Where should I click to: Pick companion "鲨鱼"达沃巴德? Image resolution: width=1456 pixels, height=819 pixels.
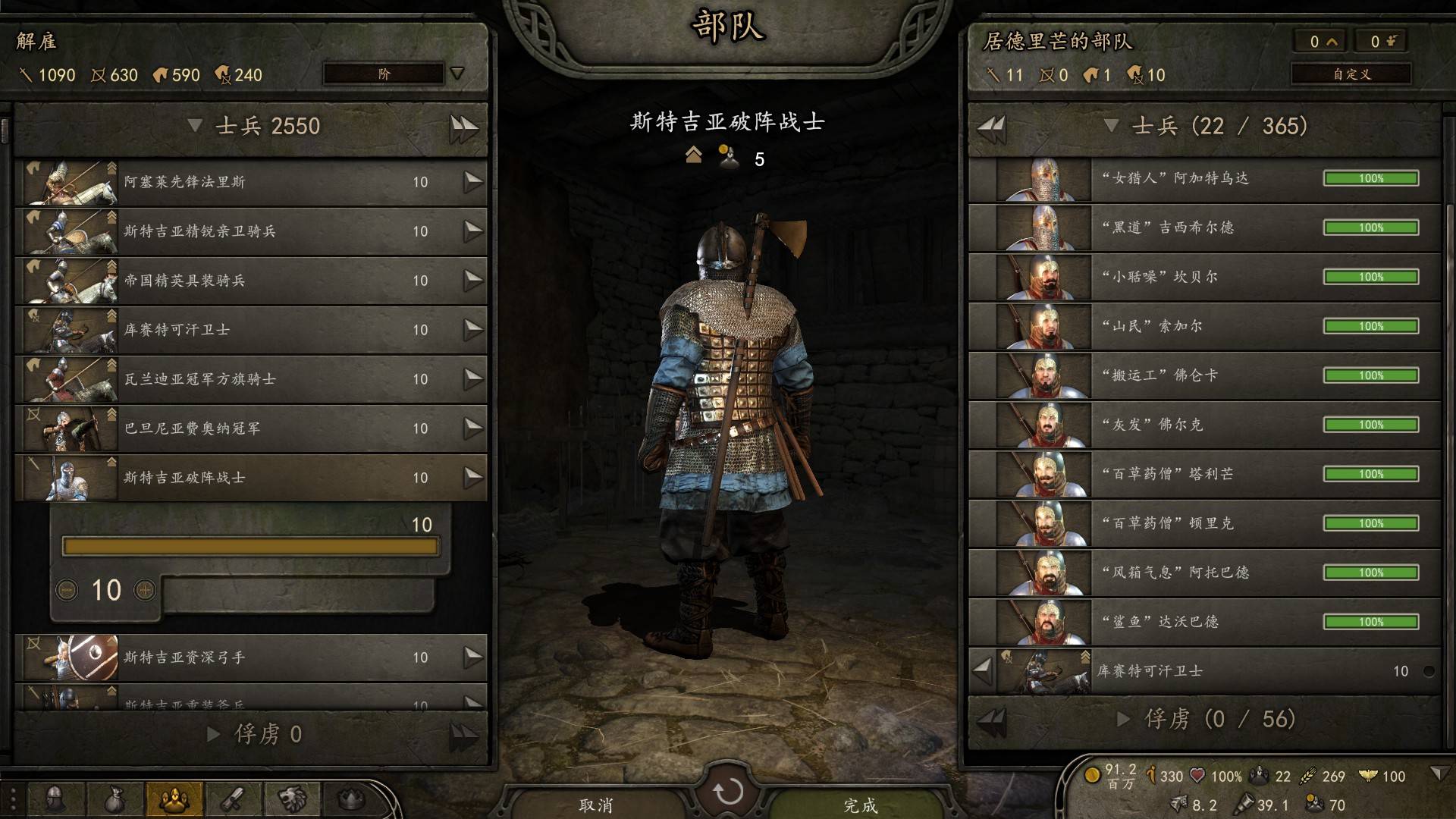coord(1204,622)
